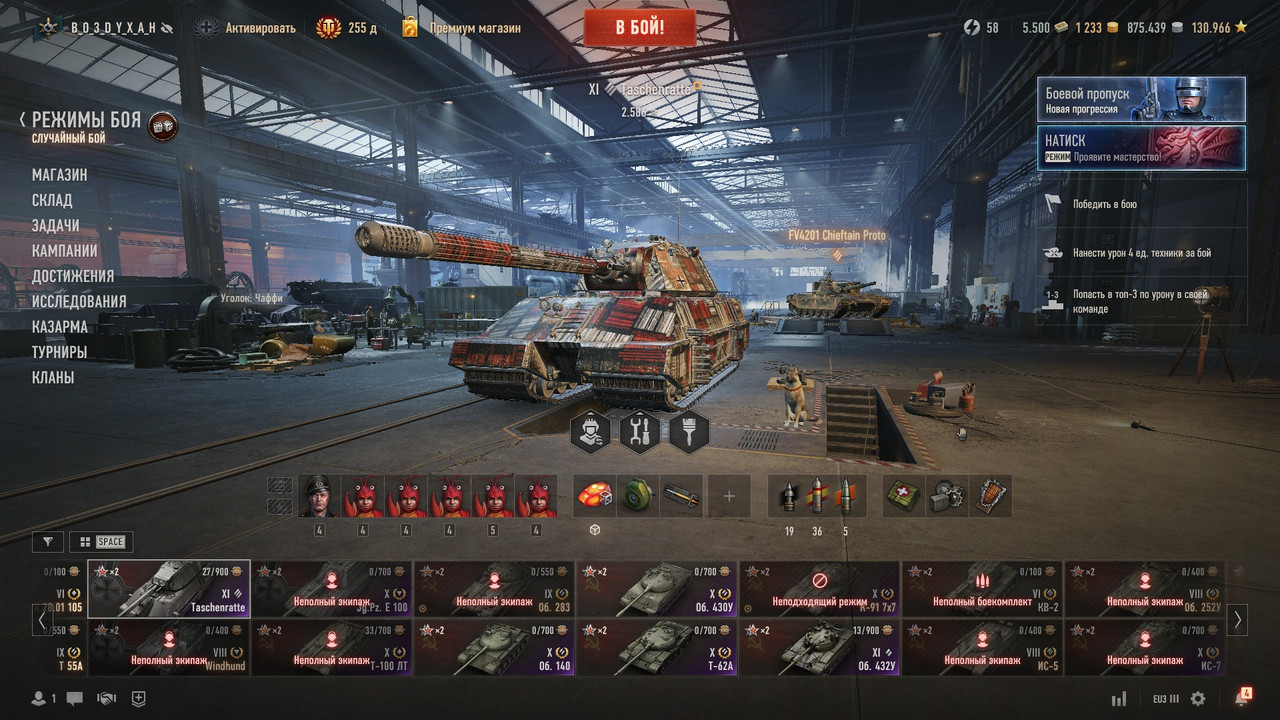Open the carousel filter funnel button
This screenshot has width=1280, height=720.
47,542
